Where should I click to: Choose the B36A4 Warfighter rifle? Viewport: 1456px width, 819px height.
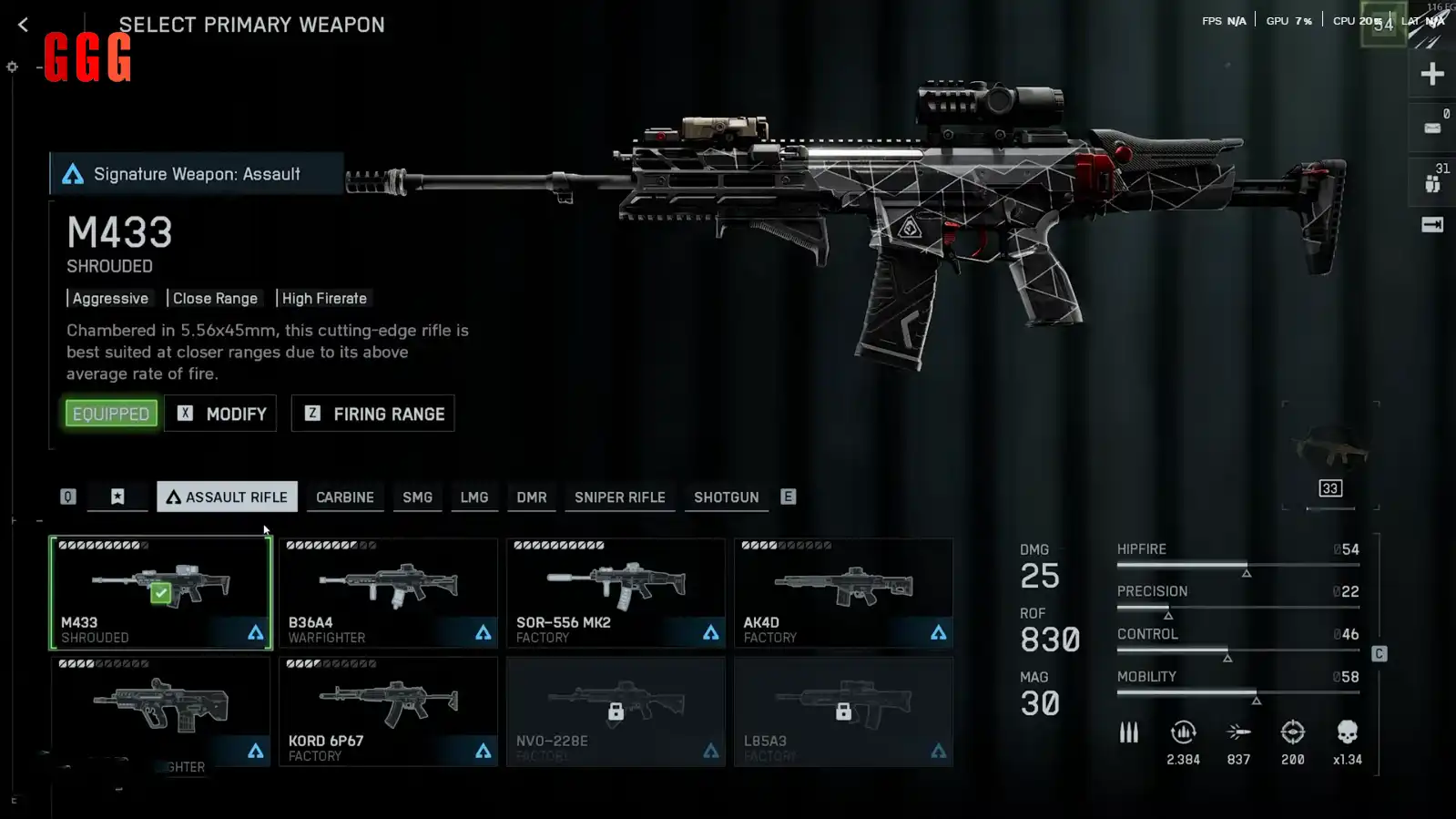coord(388,592)
